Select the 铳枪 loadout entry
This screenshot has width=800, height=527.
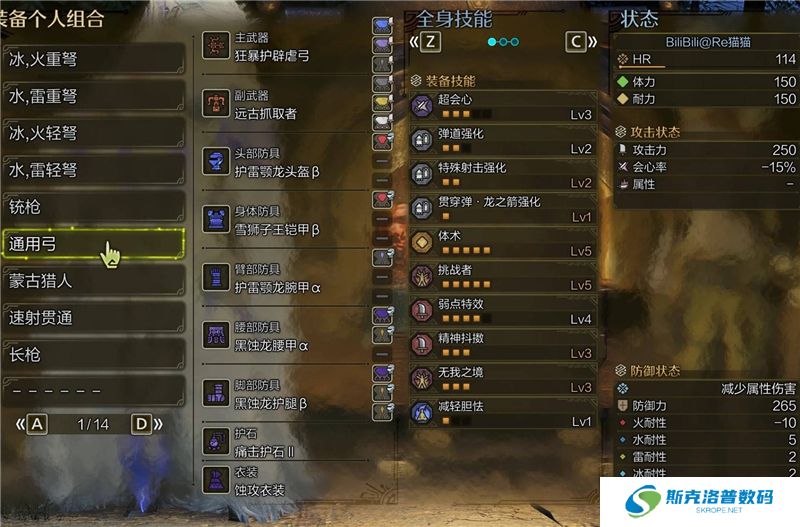93,207
